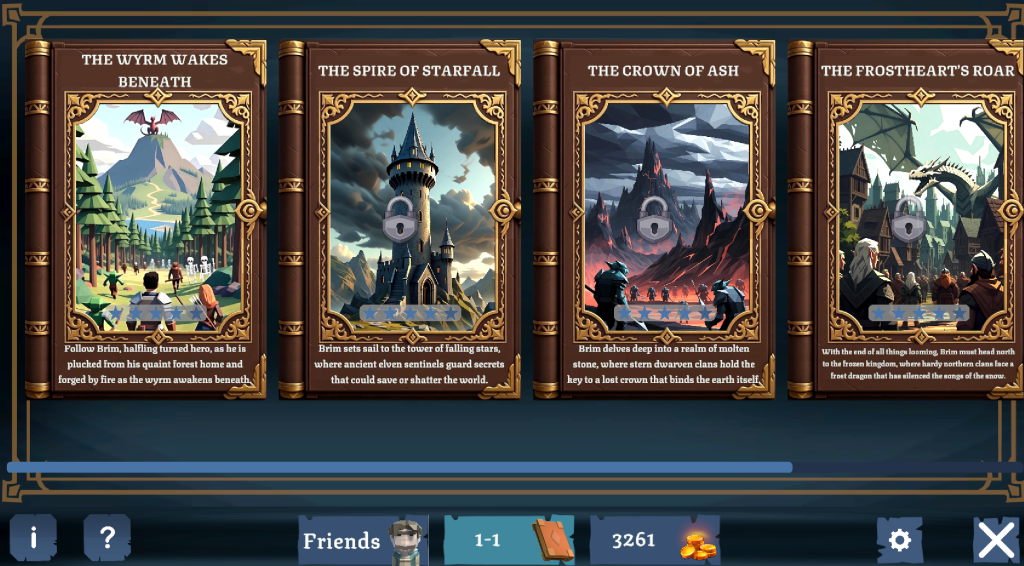Open the gold coins shop counter
The height and width of the screenshot is (566, 1024).
click(x=654, y=541)
